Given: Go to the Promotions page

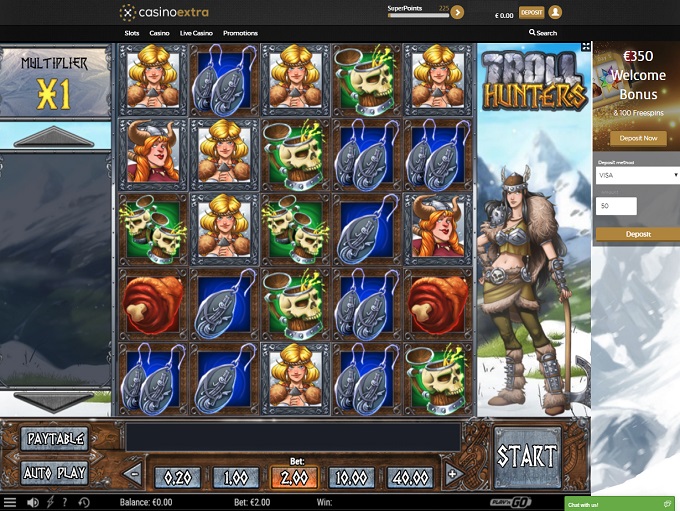Looking at the screenshot, I should coord(240,33).
